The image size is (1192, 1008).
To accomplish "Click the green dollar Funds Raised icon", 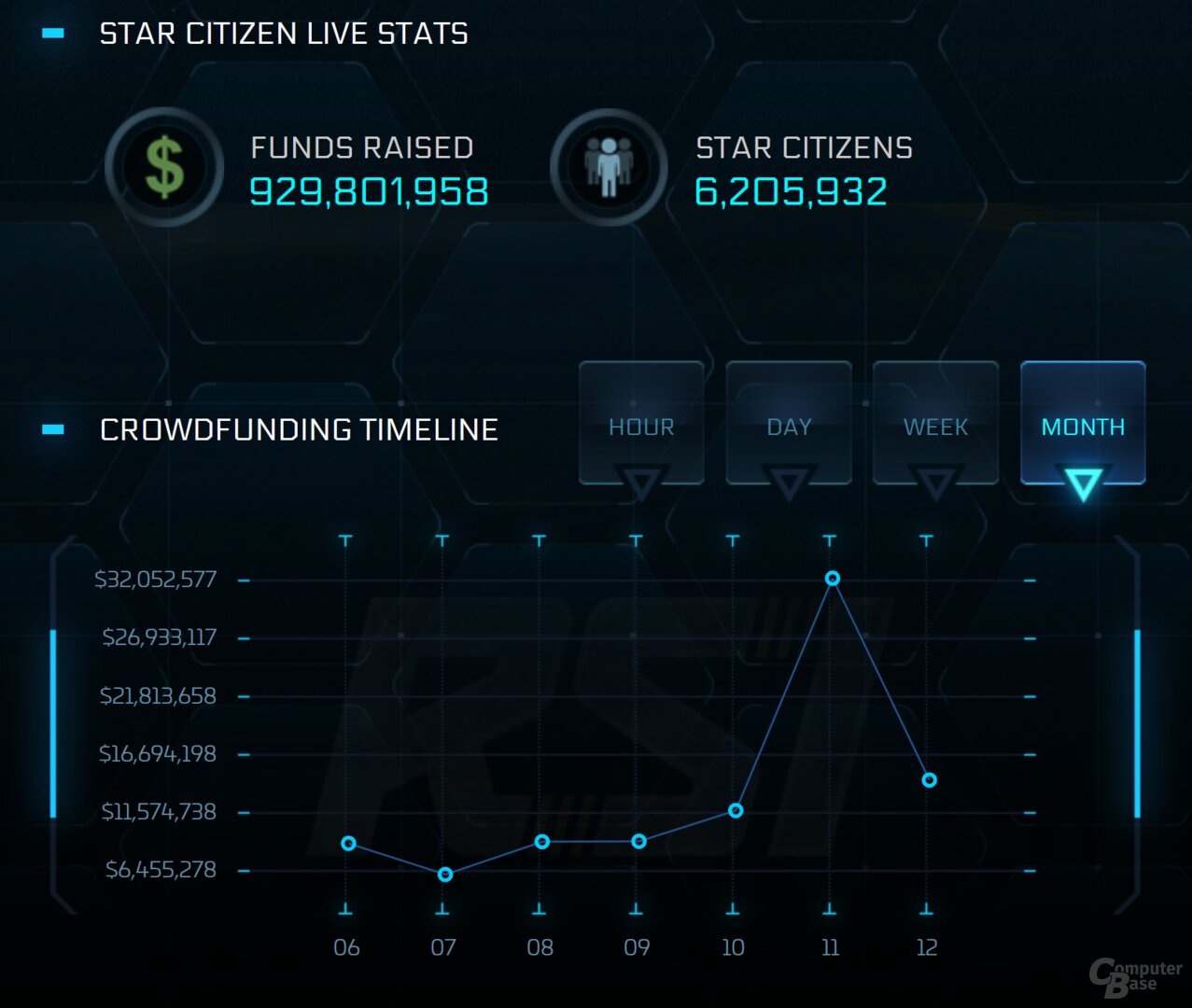I will coord(165,168).
